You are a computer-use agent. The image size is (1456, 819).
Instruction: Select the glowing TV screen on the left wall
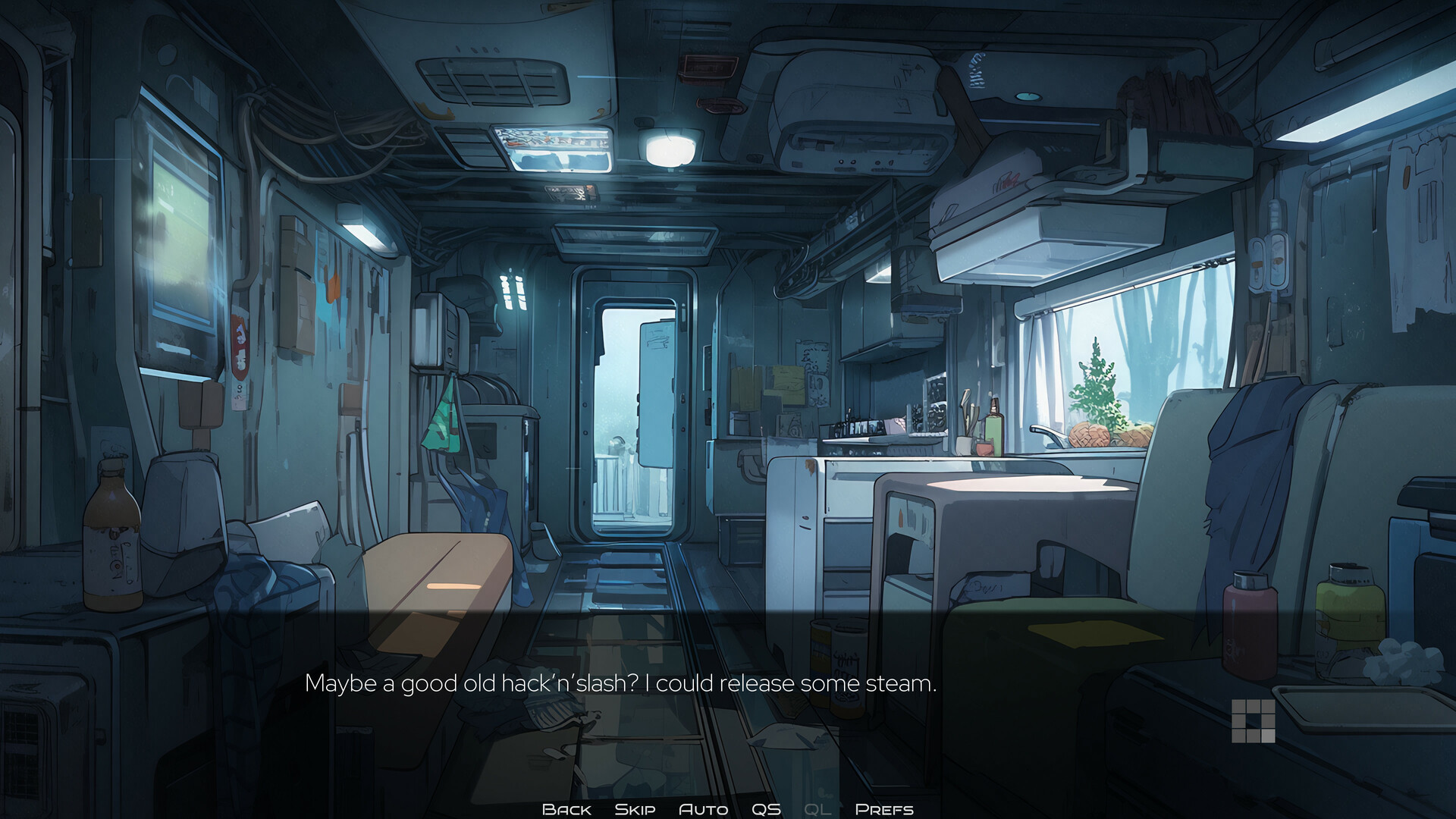click(182, 250)
